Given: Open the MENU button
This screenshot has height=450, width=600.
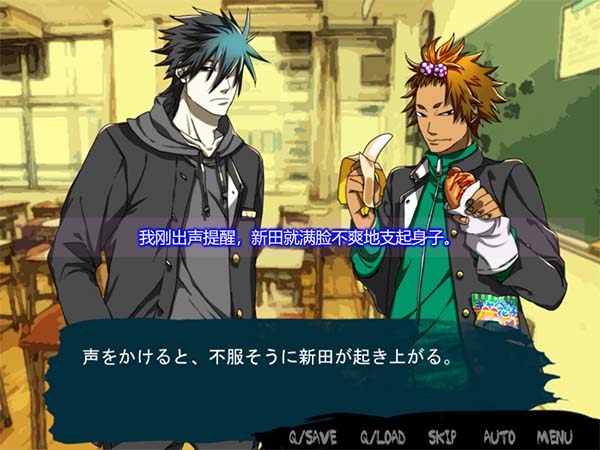Looking at the screenshot, I should pyautogui.click(x=554, y=437).
